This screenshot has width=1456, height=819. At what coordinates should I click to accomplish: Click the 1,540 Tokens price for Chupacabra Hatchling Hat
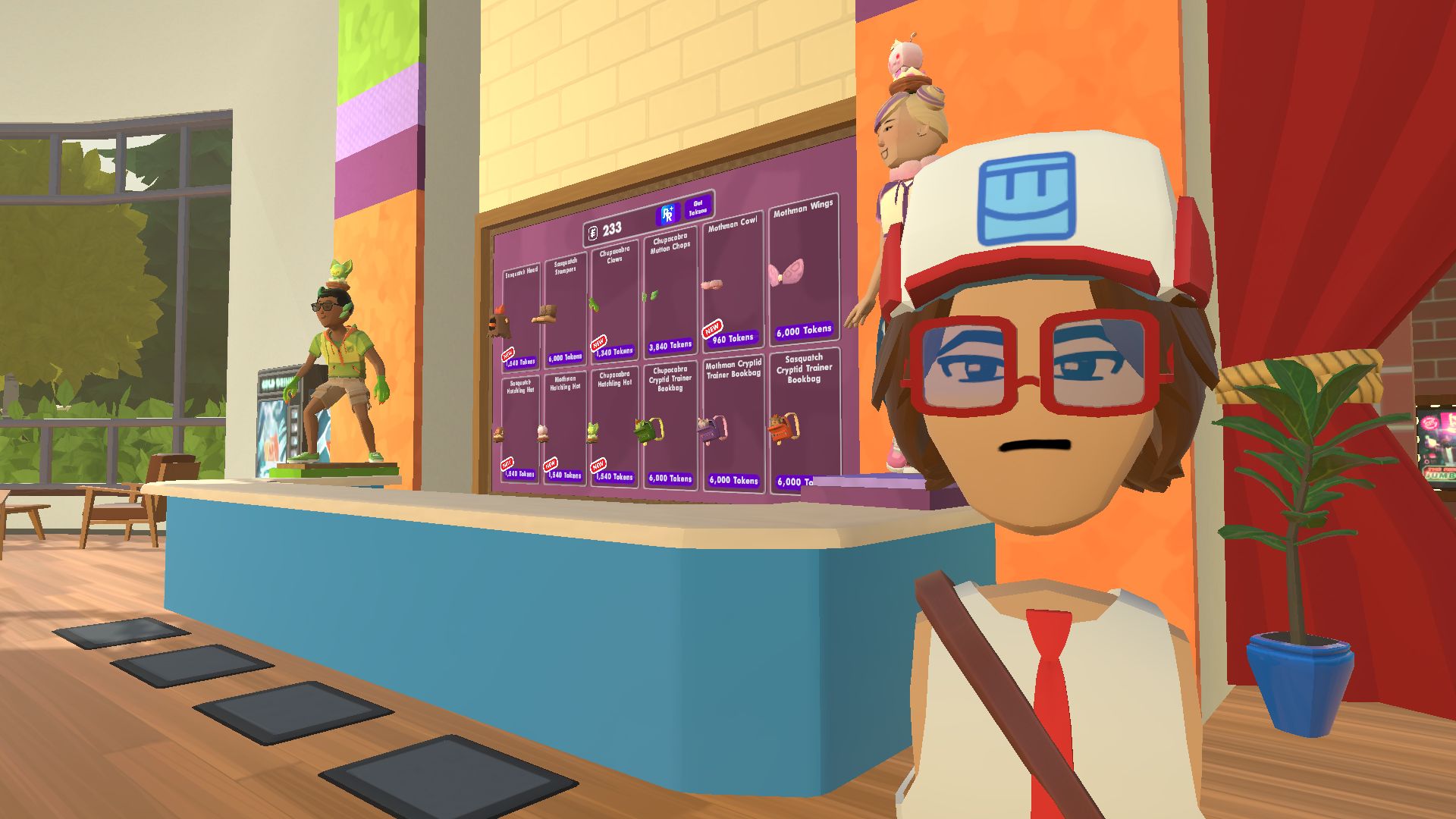[613, 476]
